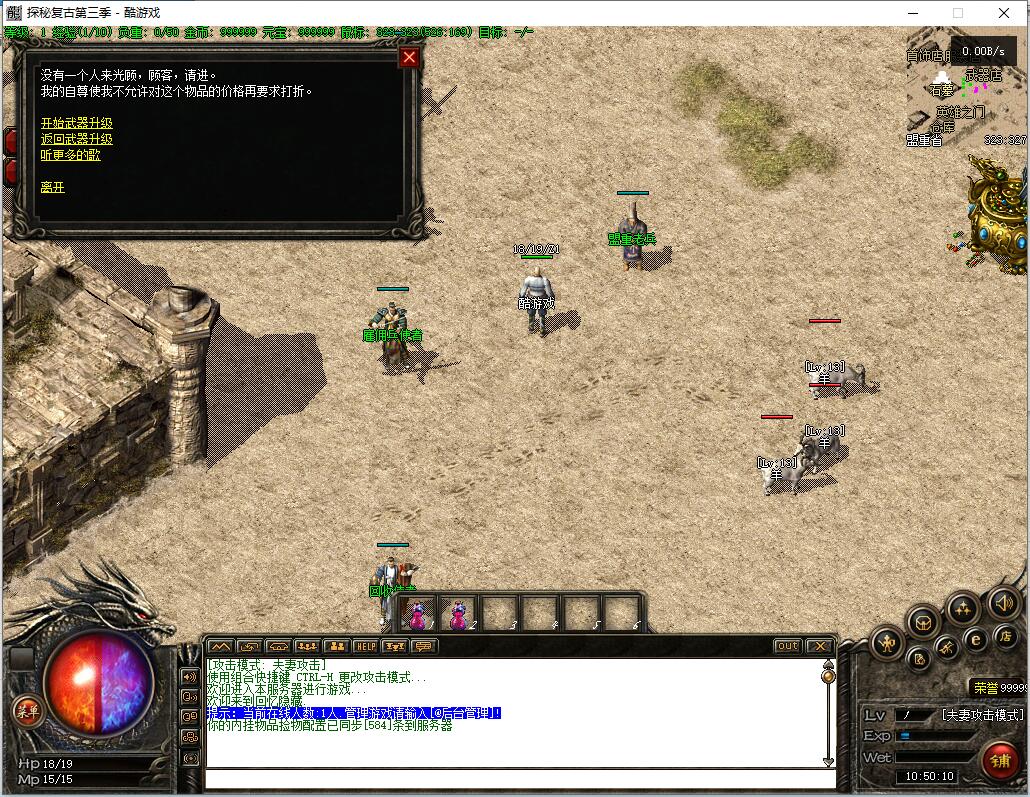Click the 'out' button on chat bar
This screenshot has width=1030, height=797.
[788, 646]
